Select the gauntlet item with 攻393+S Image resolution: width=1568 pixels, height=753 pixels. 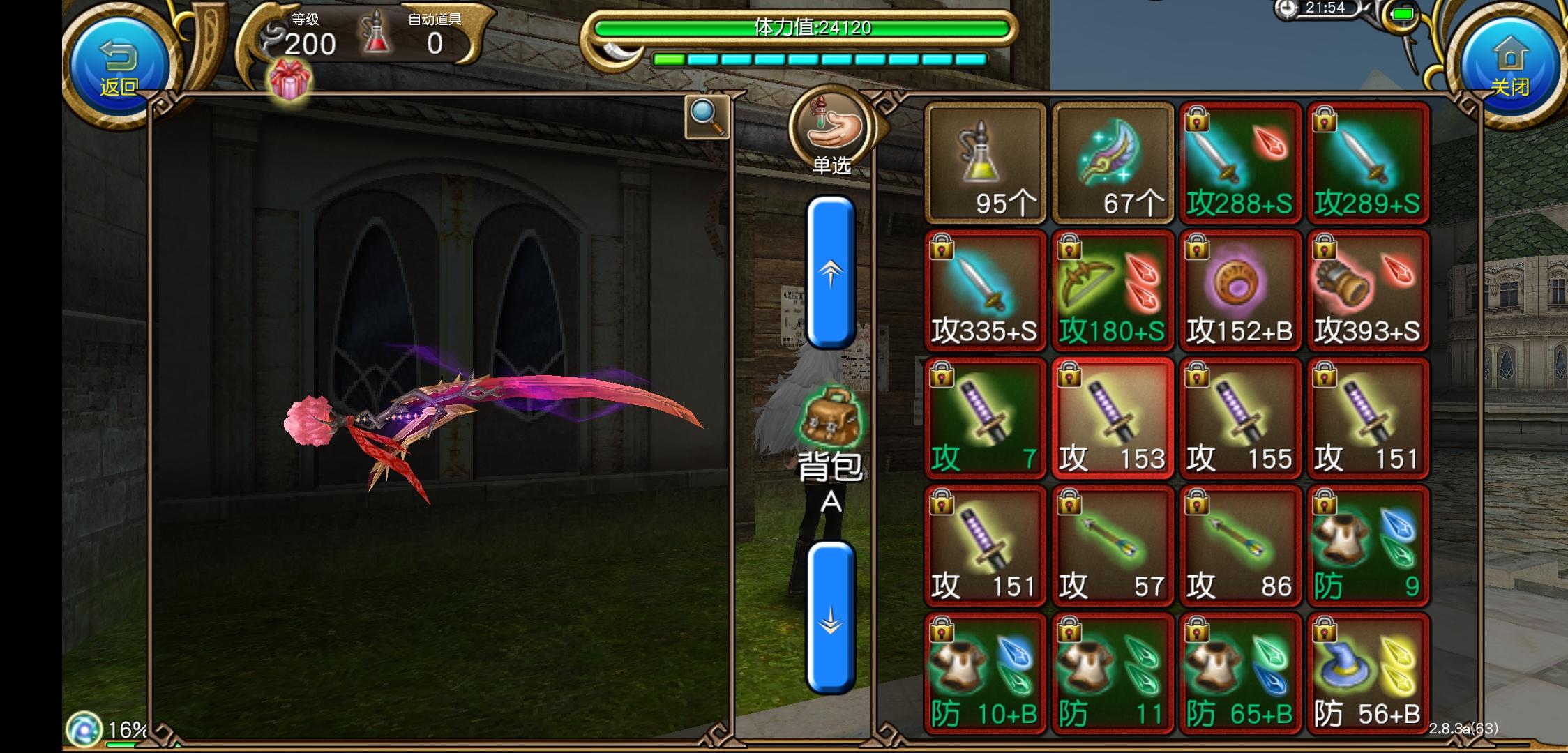(x=1369, y=289)
